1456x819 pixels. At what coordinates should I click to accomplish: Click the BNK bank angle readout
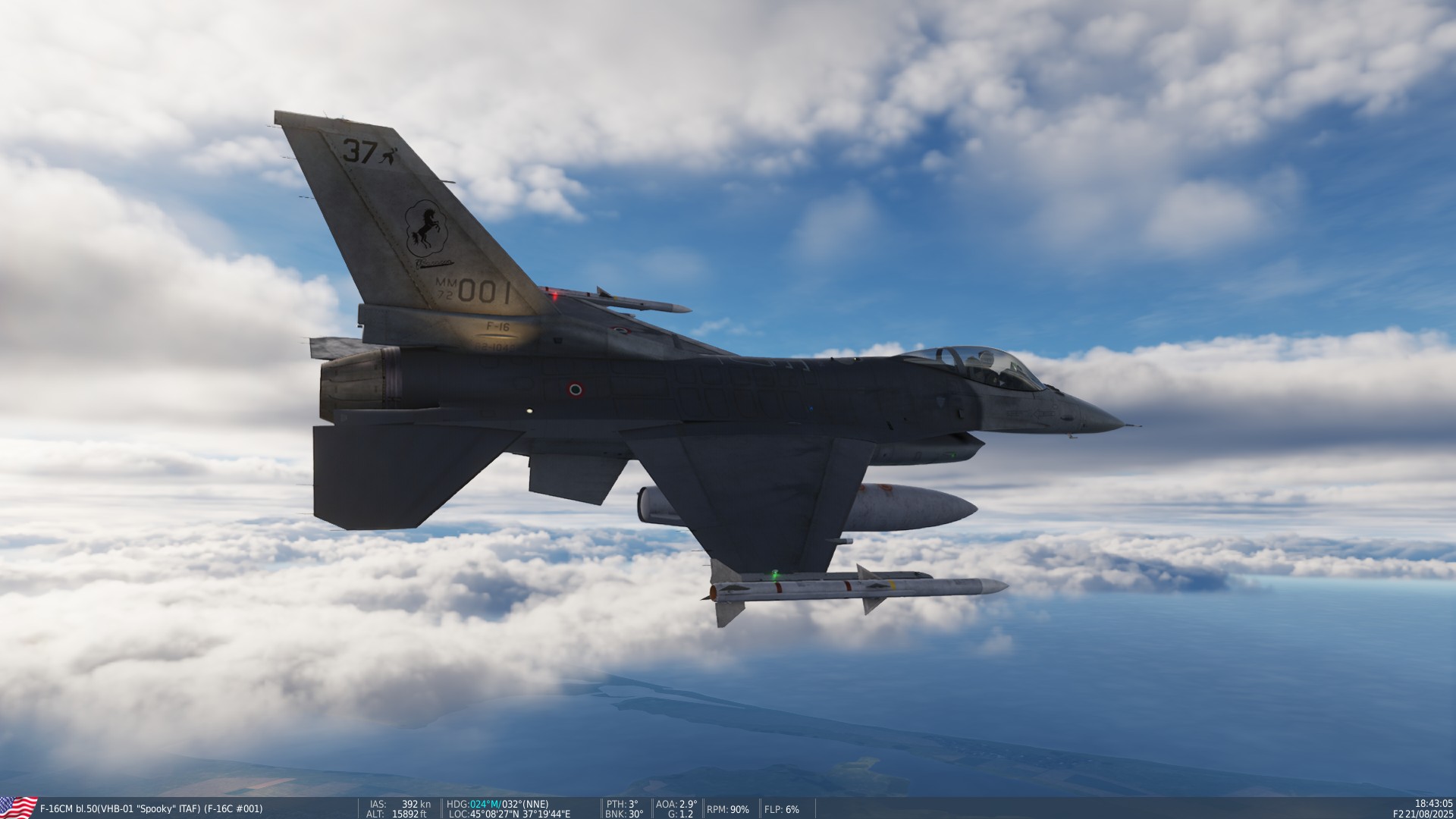pos(622,813)
